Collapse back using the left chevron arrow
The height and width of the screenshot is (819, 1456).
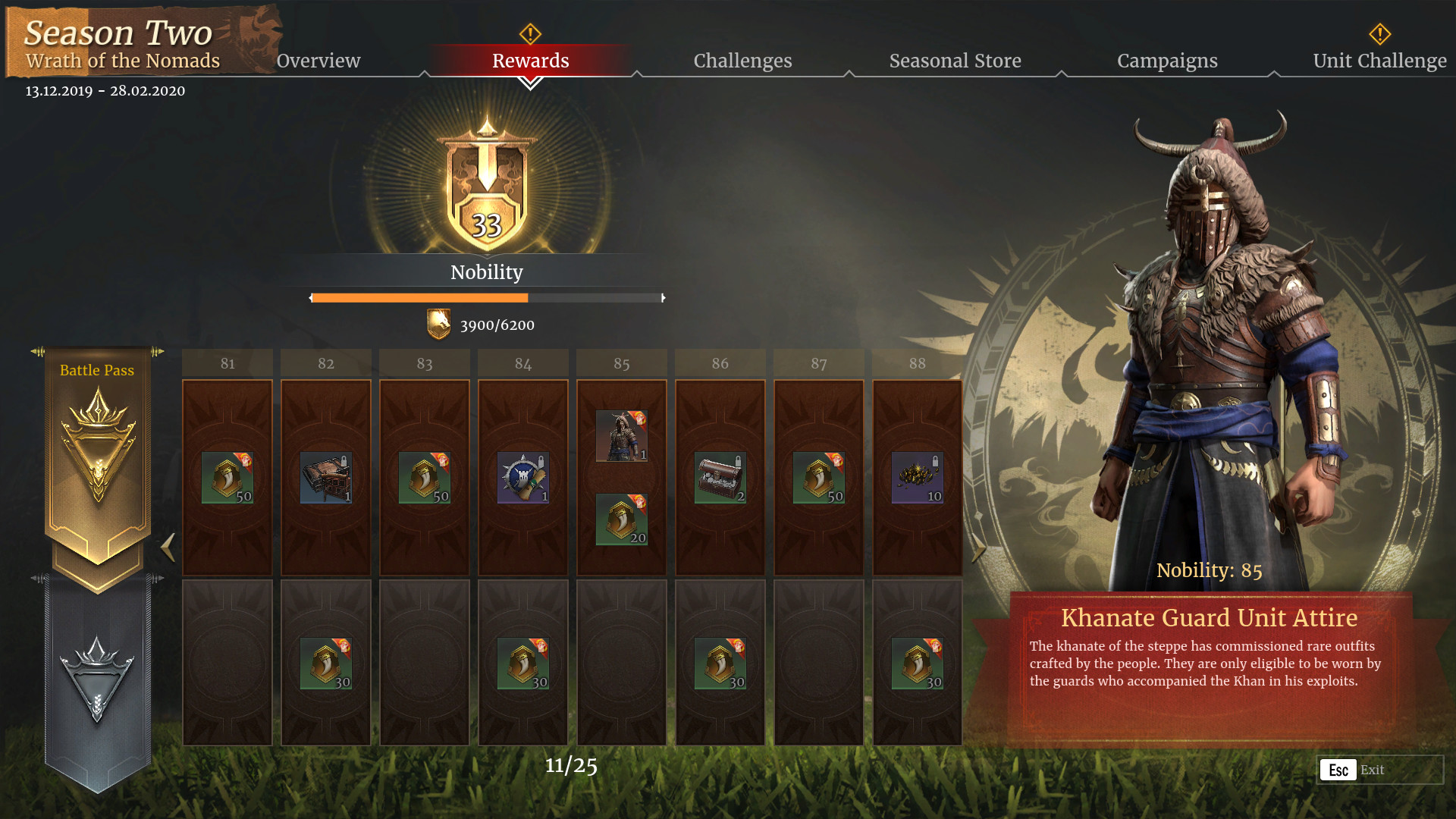[168, 548]
